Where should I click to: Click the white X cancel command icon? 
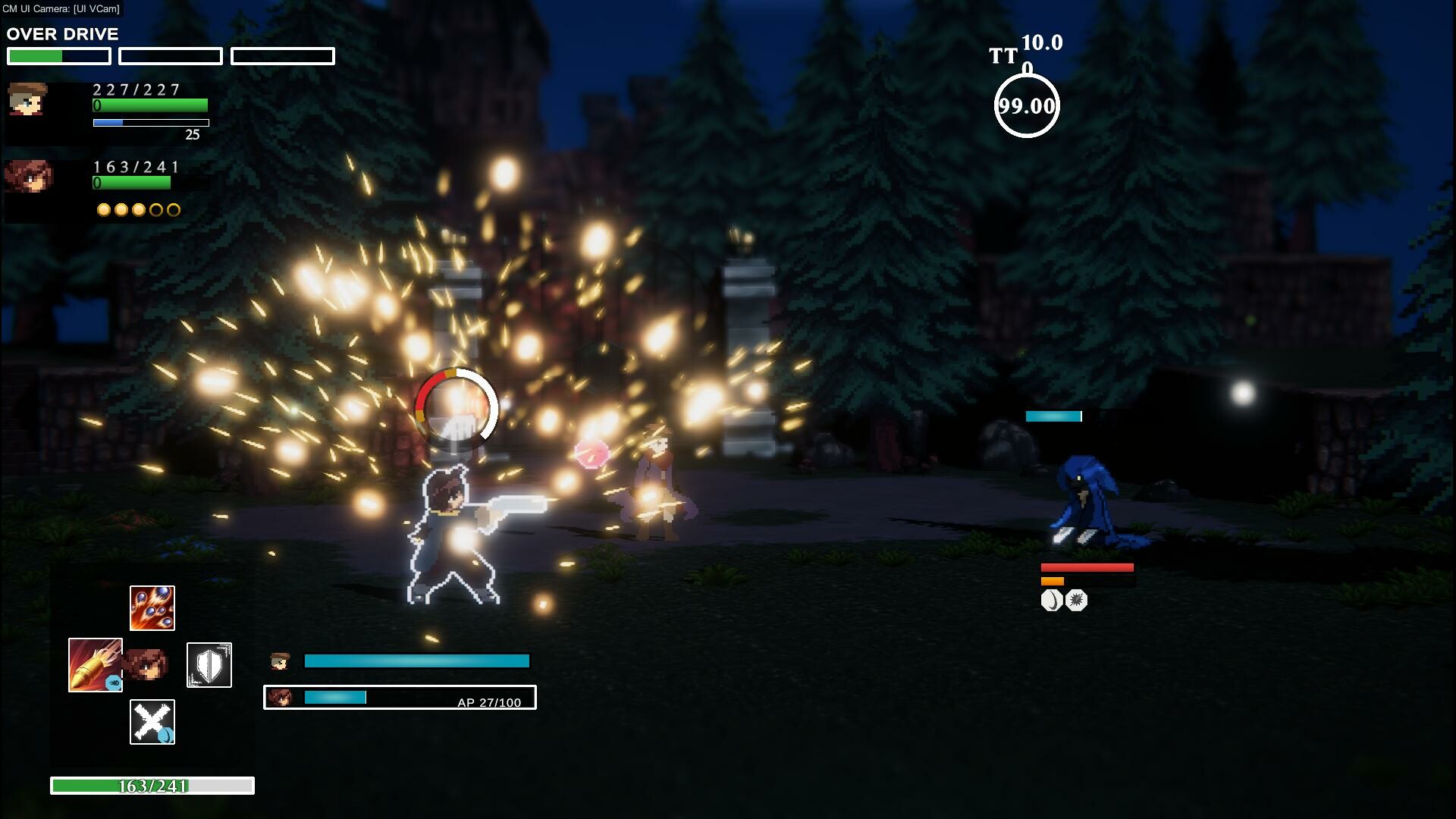point(151,721)
